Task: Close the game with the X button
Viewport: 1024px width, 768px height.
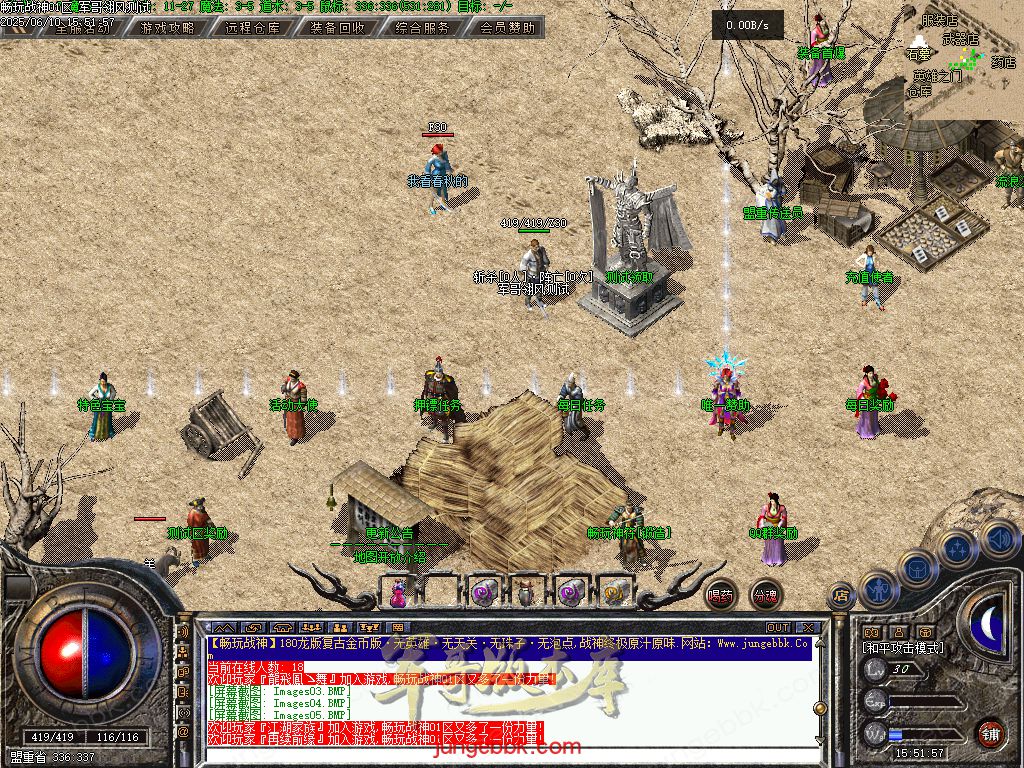Action: pos(808,628)
